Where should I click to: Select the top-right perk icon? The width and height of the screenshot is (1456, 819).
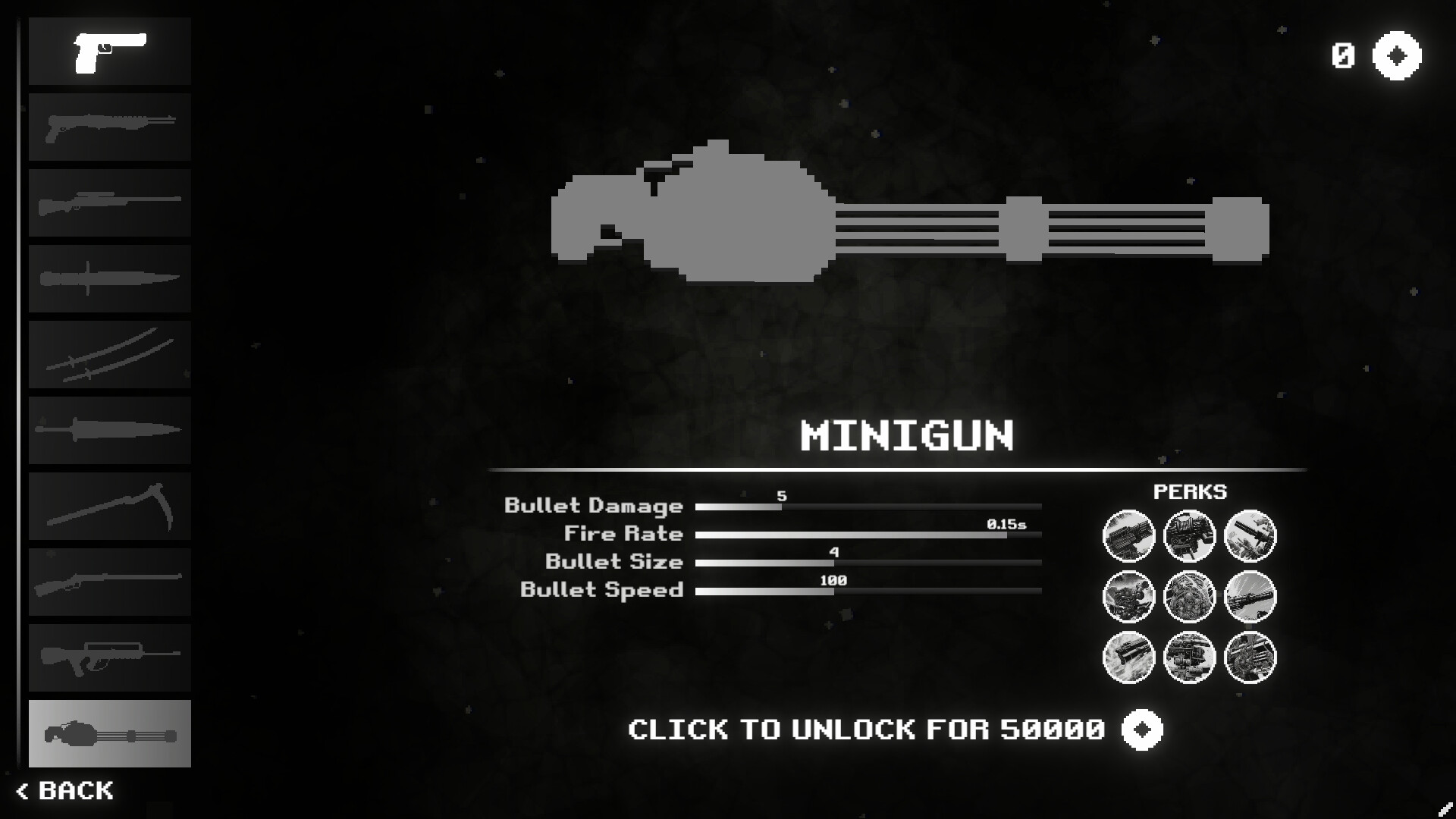tap(1250, 535)
